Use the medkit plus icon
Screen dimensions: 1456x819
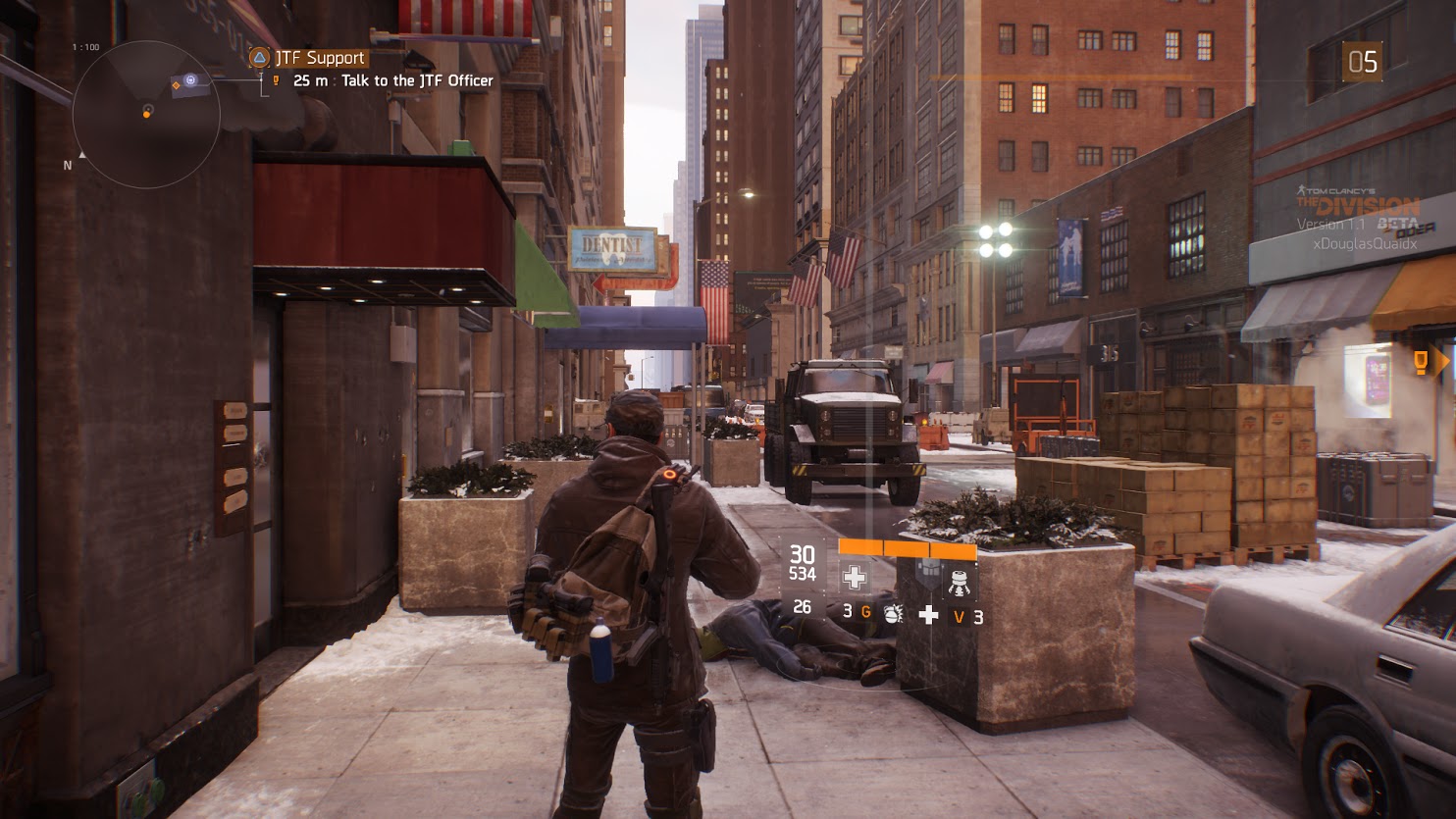click(x=928, y=615)
